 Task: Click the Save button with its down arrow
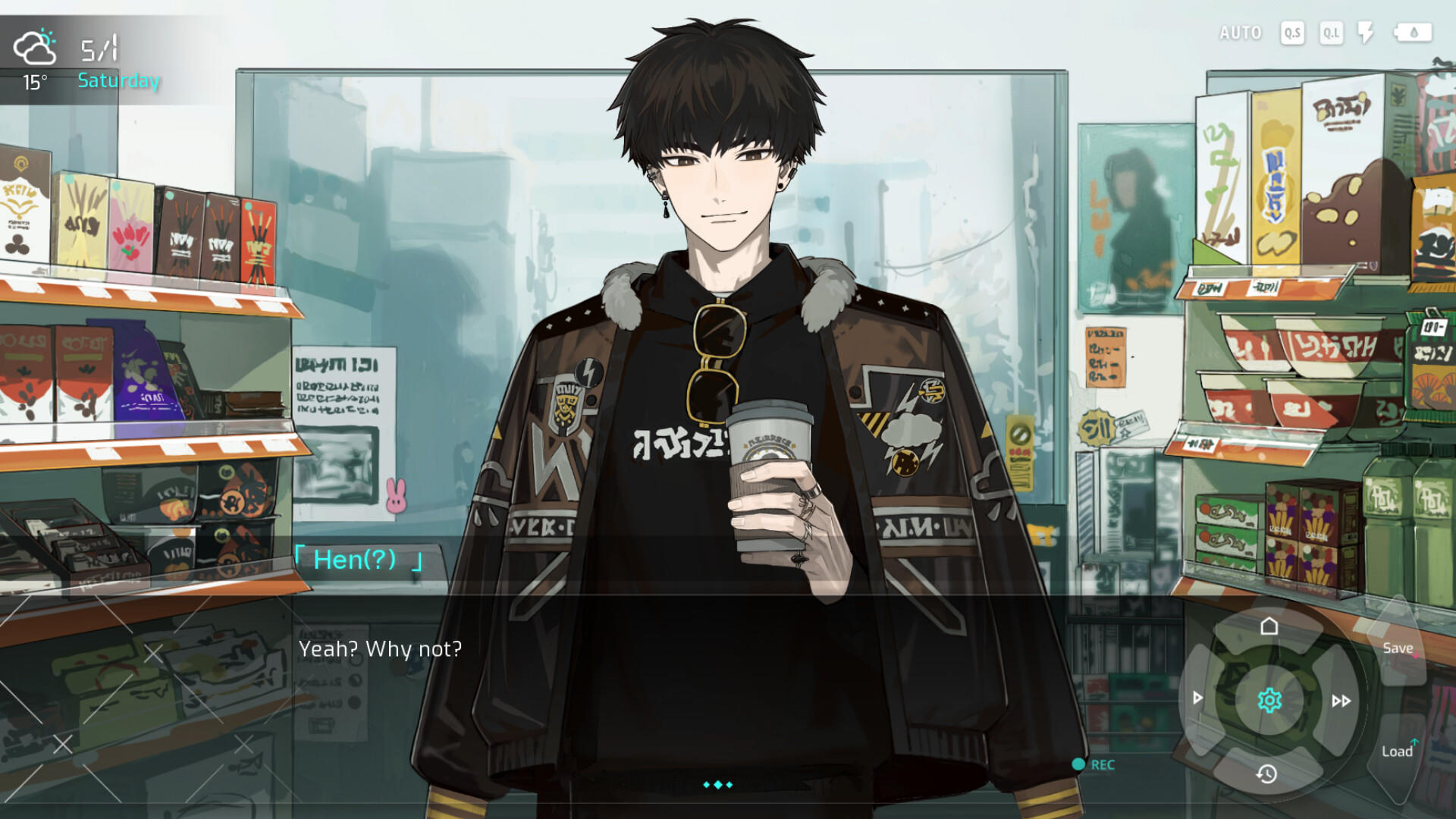[1398, 648]
